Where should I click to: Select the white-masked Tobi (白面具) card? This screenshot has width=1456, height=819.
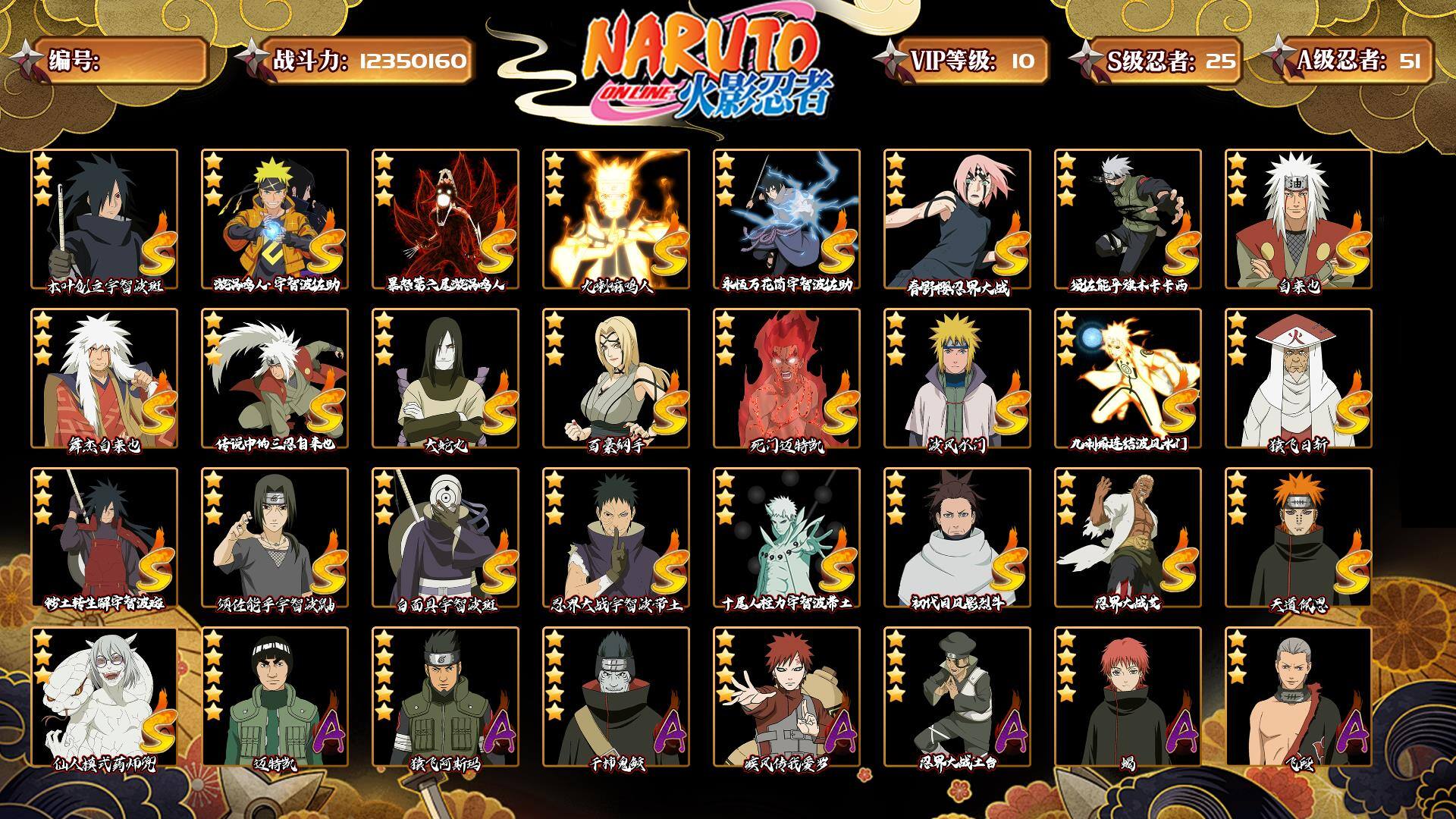pyautogui.click(x=445, y=538)
